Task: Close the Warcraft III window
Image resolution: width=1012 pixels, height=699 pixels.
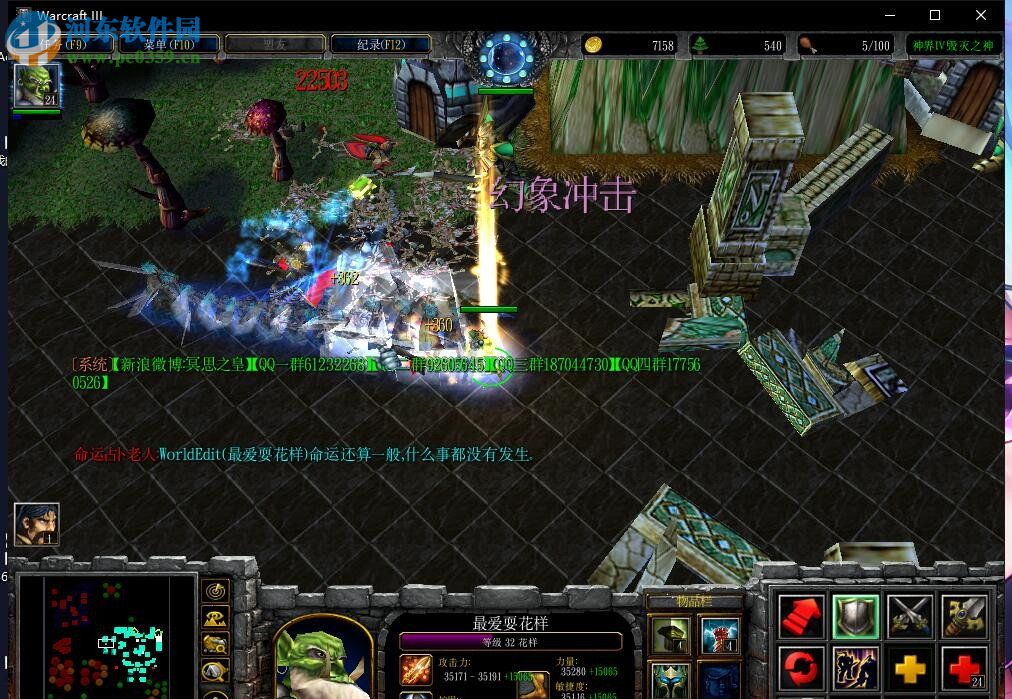Action: [x=981, y=15]
